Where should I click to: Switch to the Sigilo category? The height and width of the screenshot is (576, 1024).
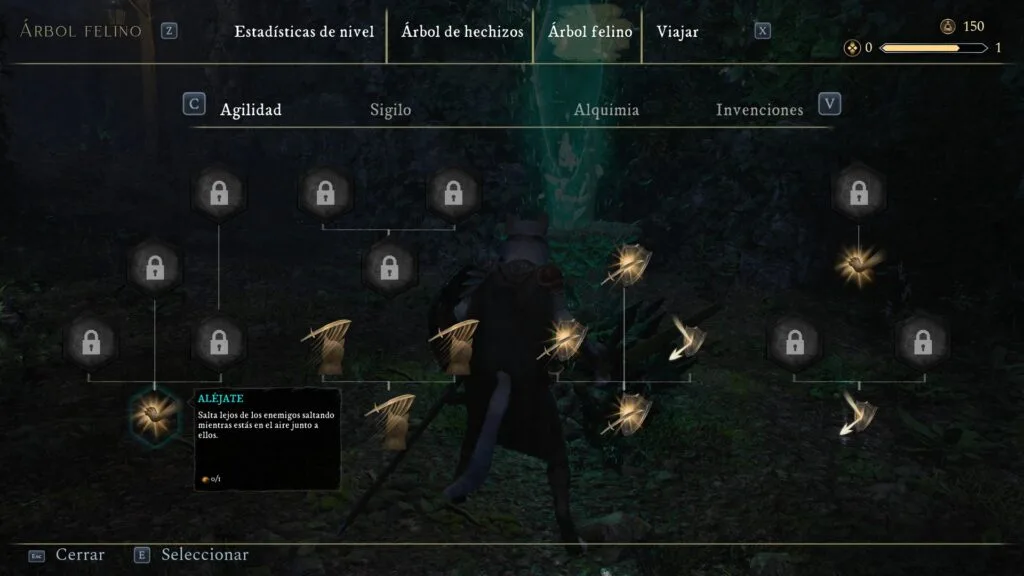pyautogui.click(x=390, y=110)
